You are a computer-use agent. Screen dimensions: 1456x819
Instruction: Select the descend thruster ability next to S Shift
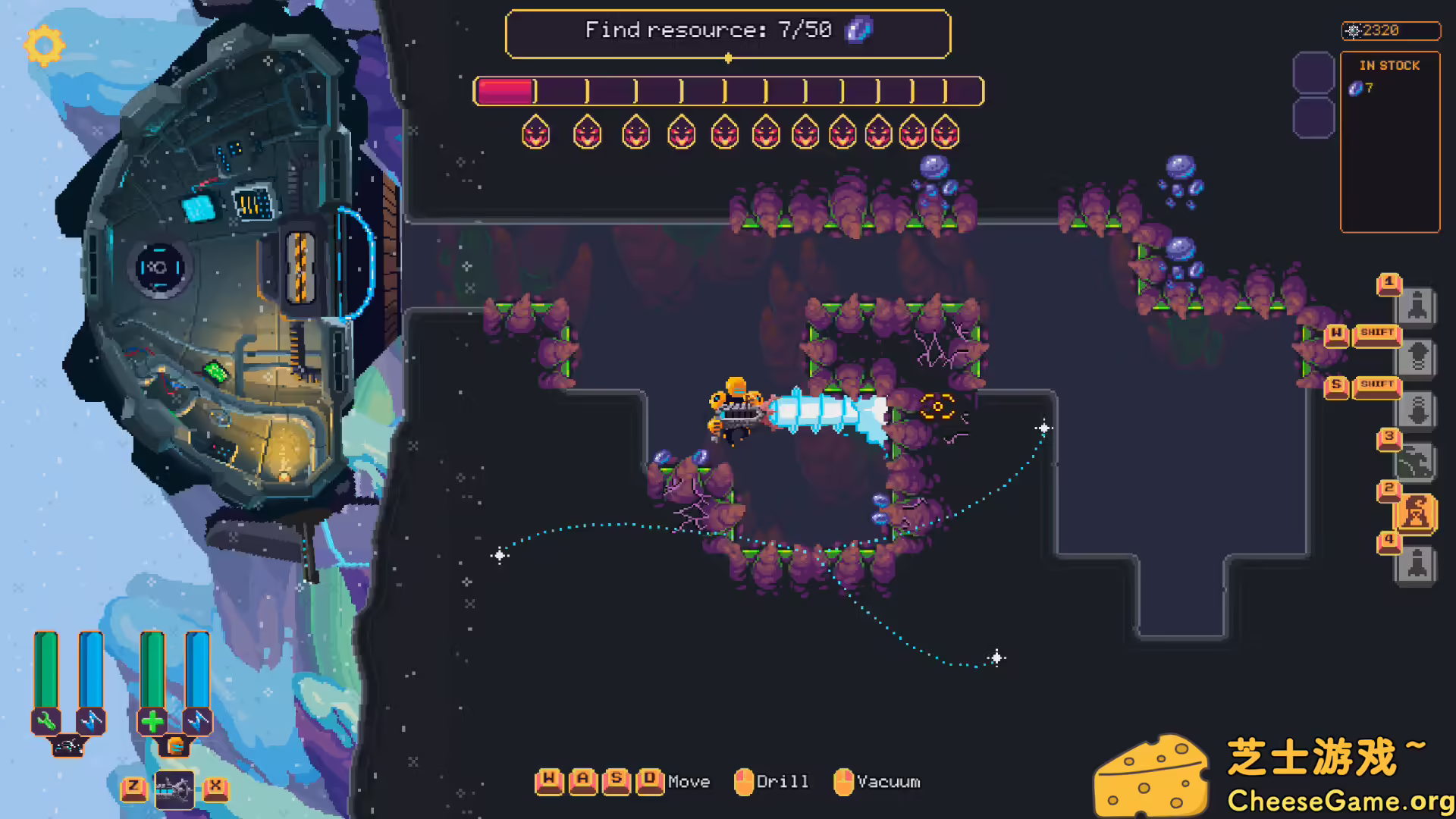(x=1417, y=409)
